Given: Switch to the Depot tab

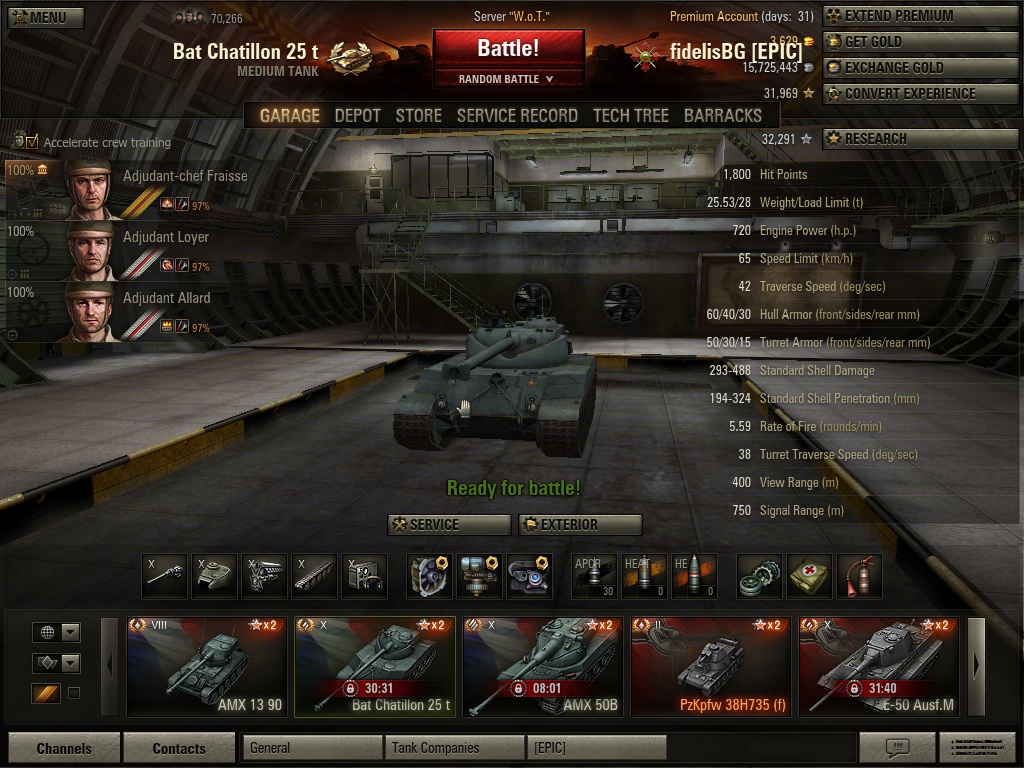Looking at the screenshot, I should point(357,115).
